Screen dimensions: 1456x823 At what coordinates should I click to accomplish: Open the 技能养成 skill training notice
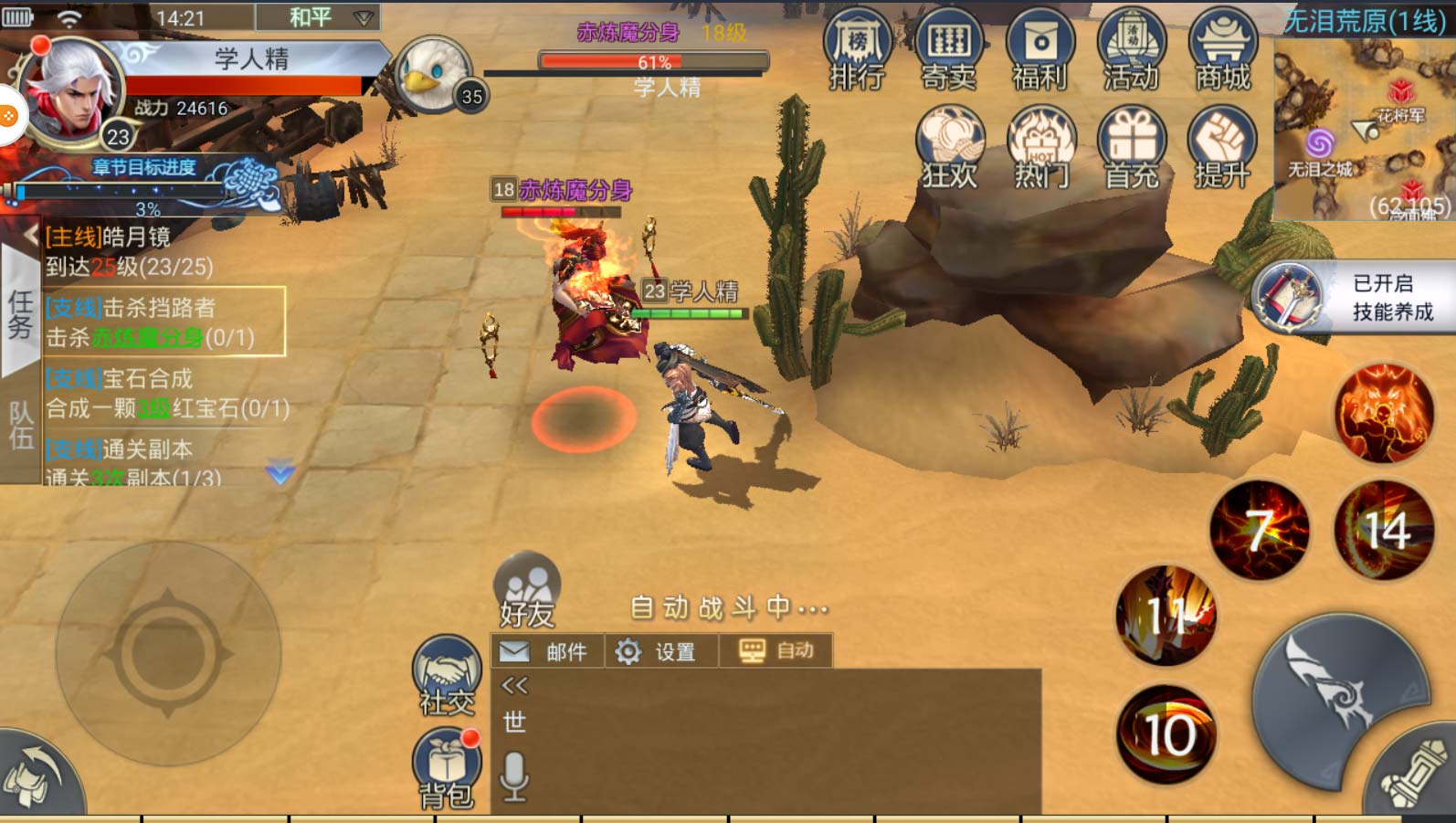(1352, 297)
